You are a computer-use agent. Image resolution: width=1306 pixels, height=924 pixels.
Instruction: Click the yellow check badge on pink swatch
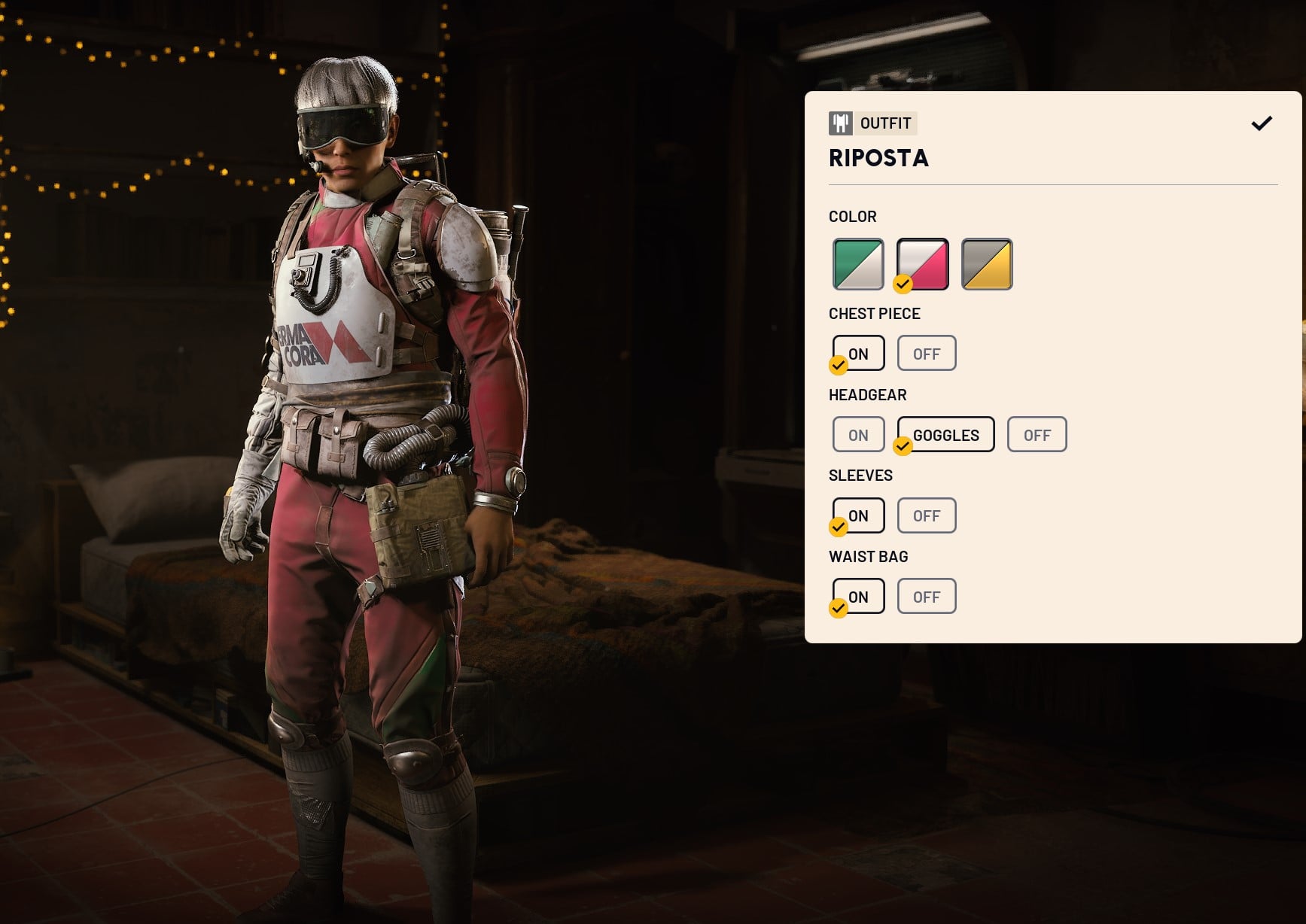[903, 286]
